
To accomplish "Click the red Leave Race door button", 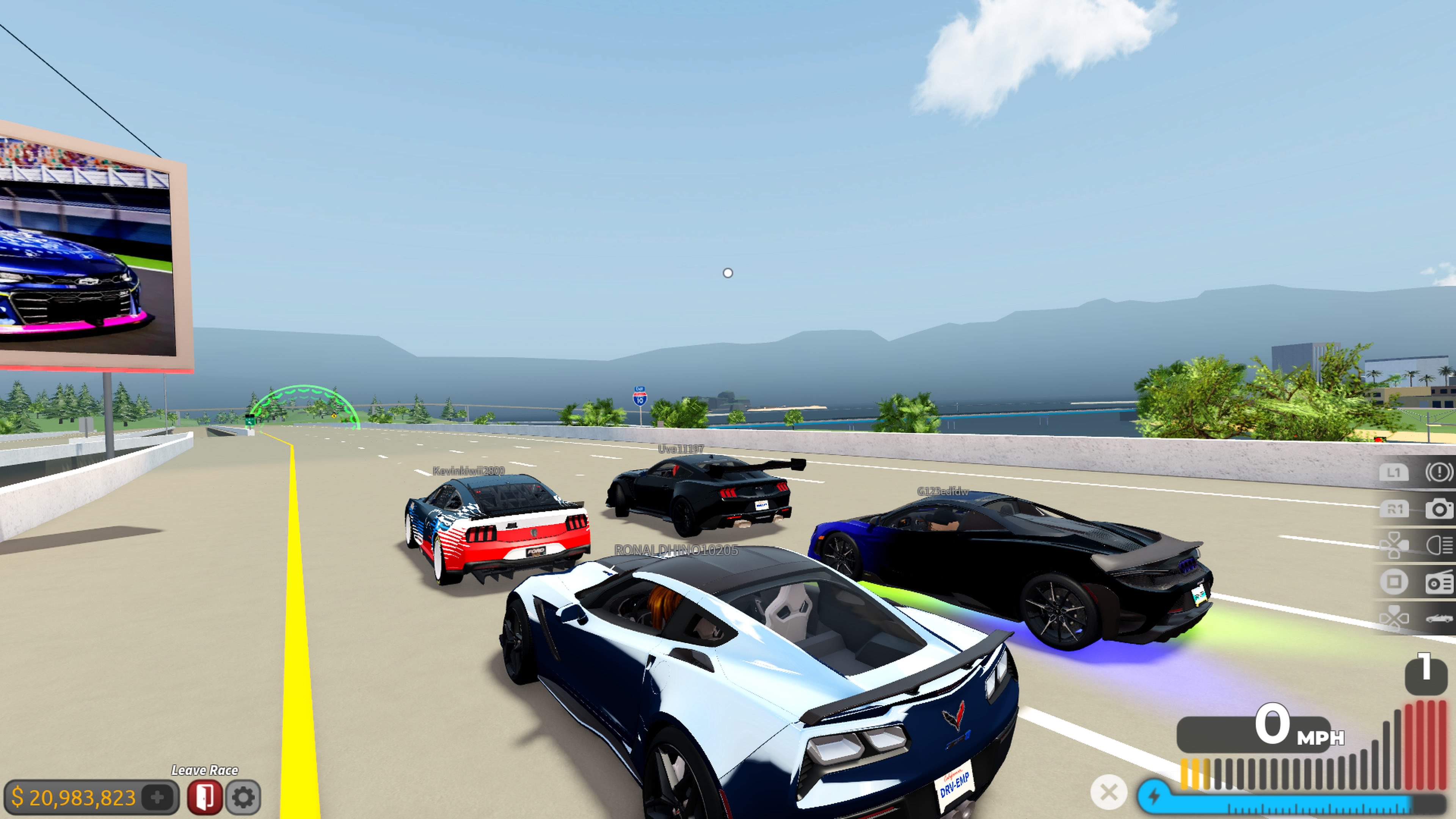I will pos(205,797).
